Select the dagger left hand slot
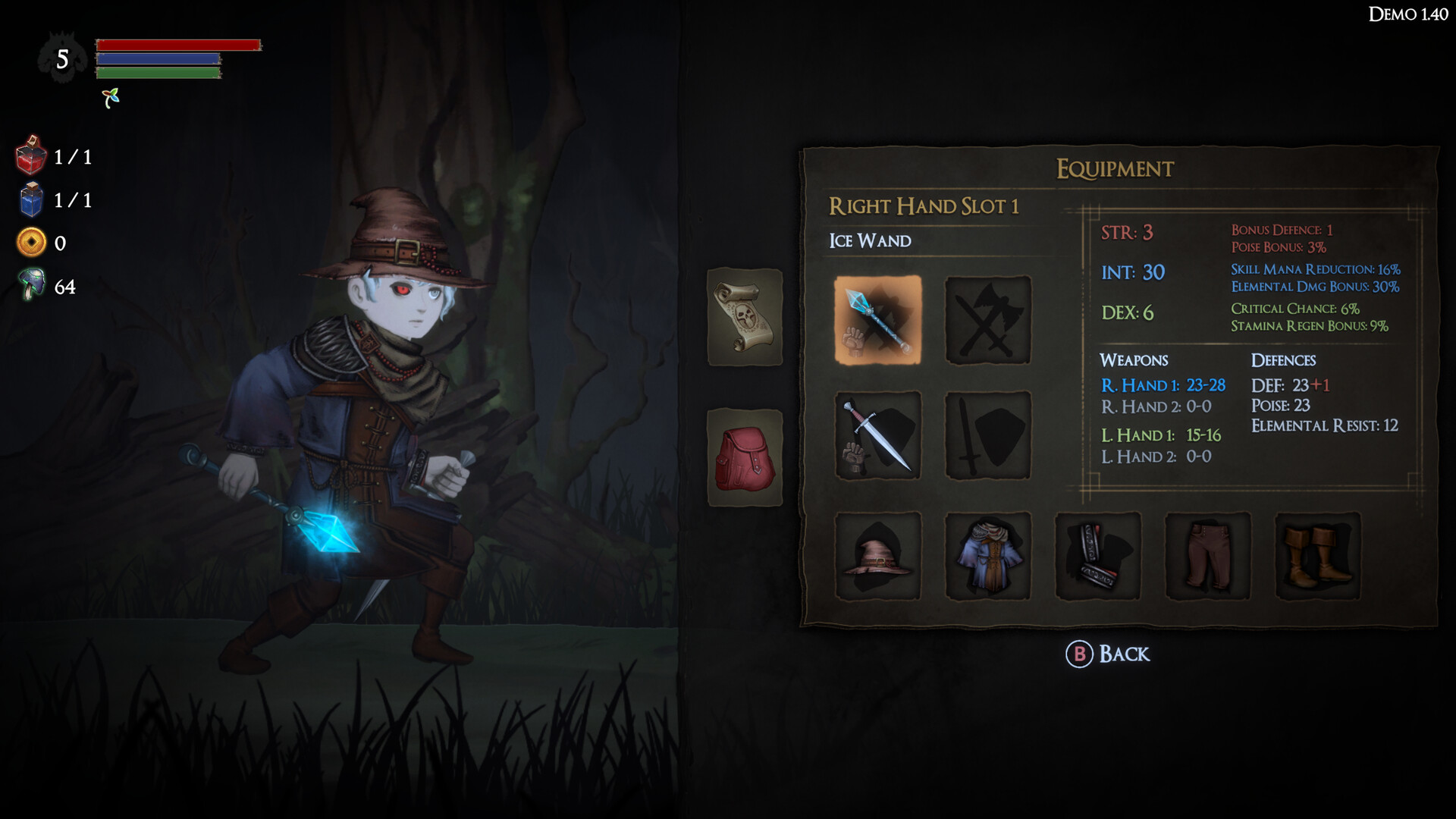This screenshot has height=819, width=1456. click(877, 435)
